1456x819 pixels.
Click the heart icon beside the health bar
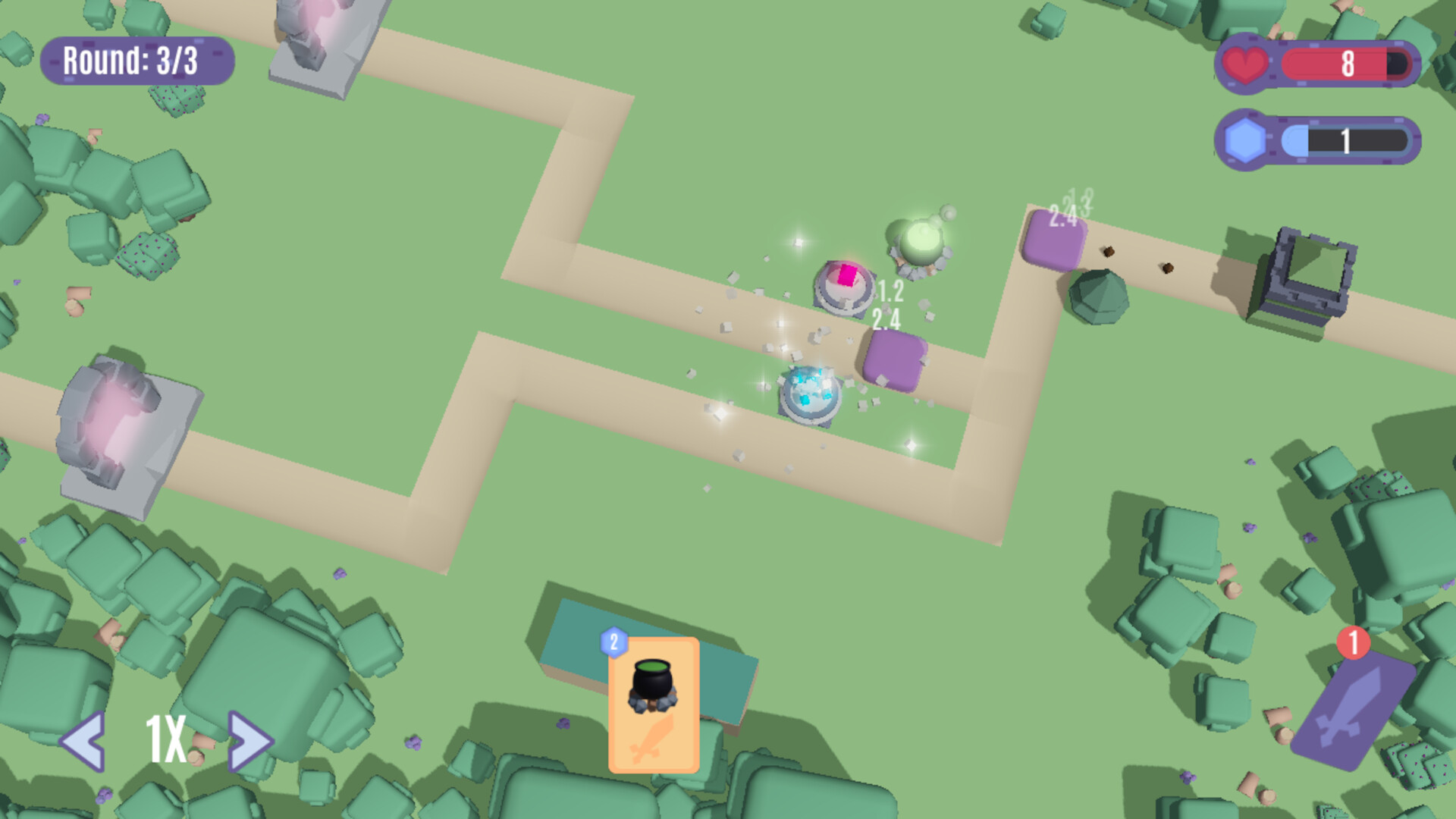pyautogui.click(x=1246, y=64)
